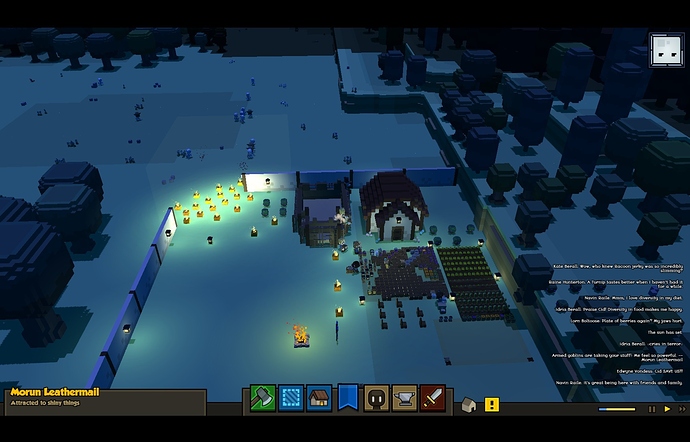690x442 pixels.
Task: Open the combat menu with the sword icon
Action: coord(433,398)
